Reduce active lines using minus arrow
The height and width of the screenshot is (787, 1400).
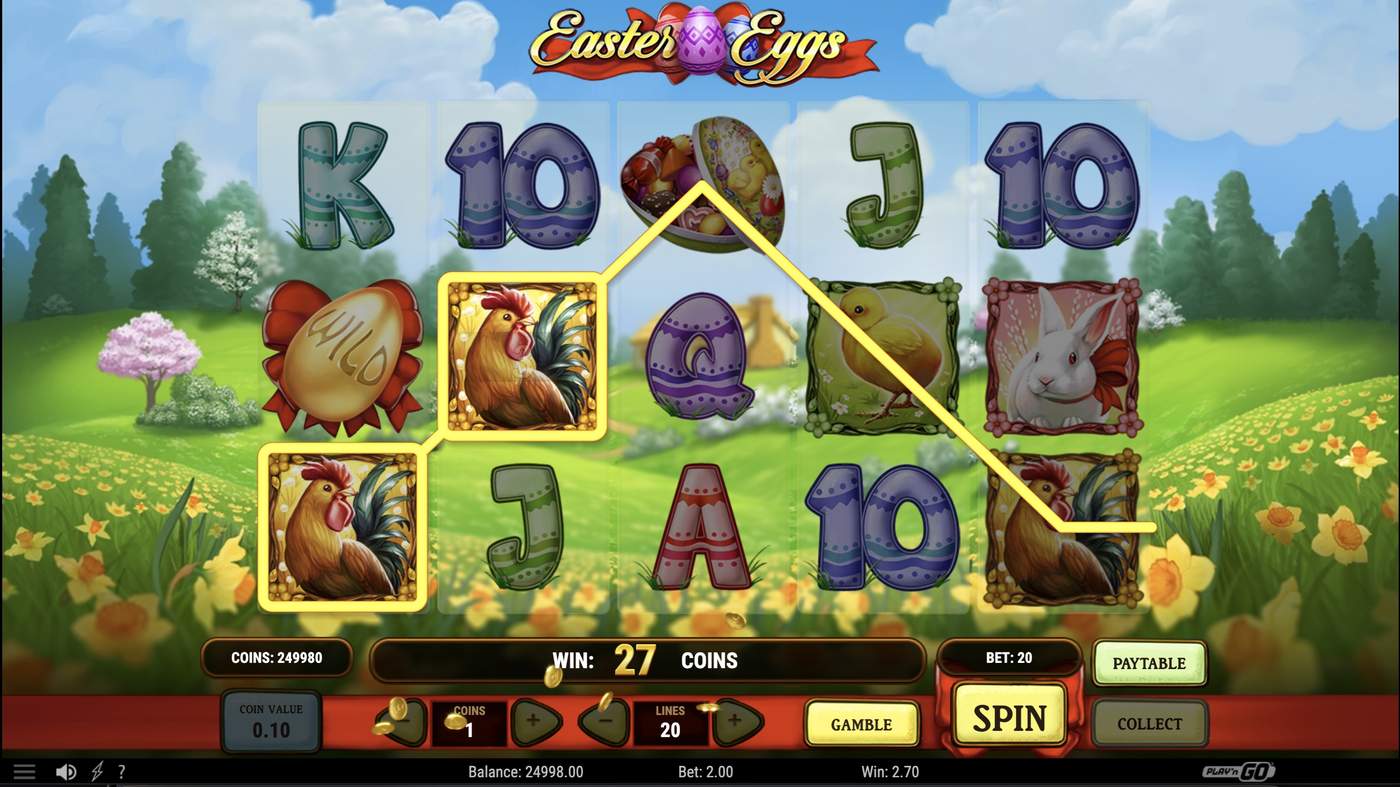coord(603,722)
